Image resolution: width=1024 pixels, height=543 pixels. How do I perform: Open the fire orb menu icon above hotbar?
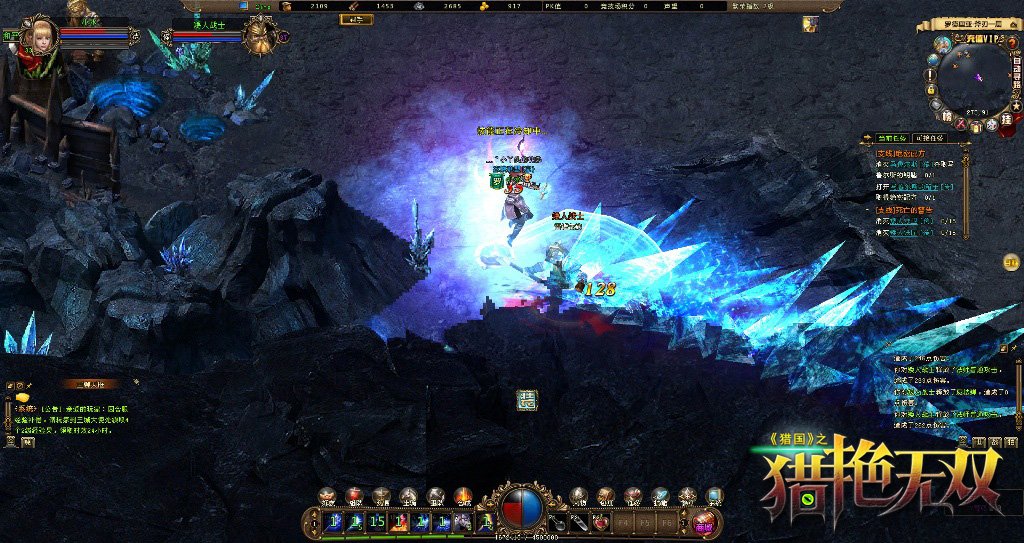[462, 496]
